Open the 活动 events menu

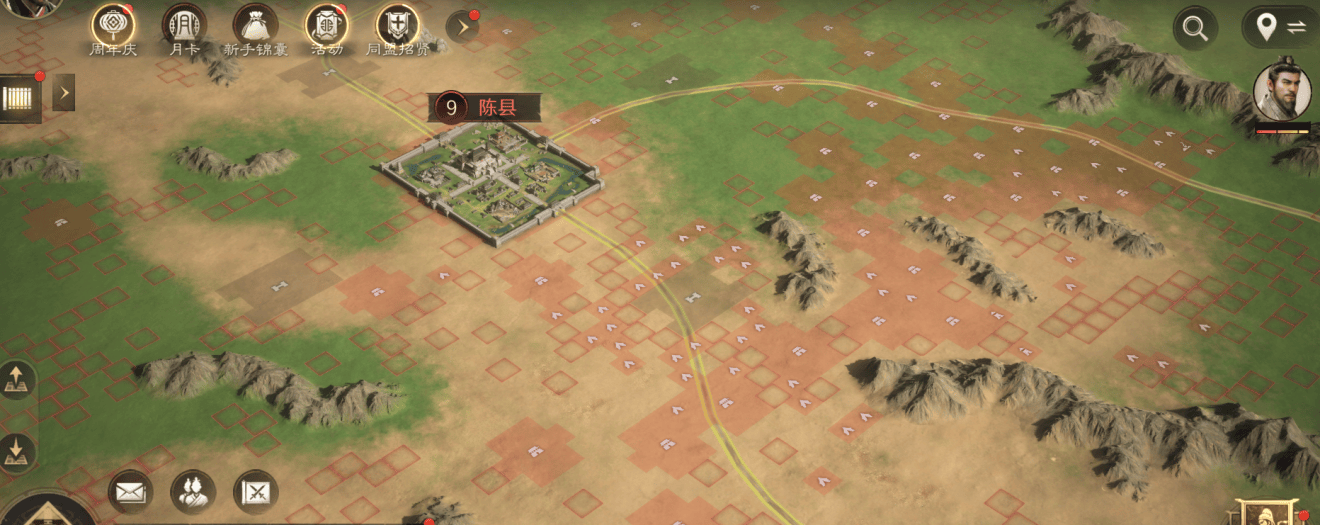326,24
